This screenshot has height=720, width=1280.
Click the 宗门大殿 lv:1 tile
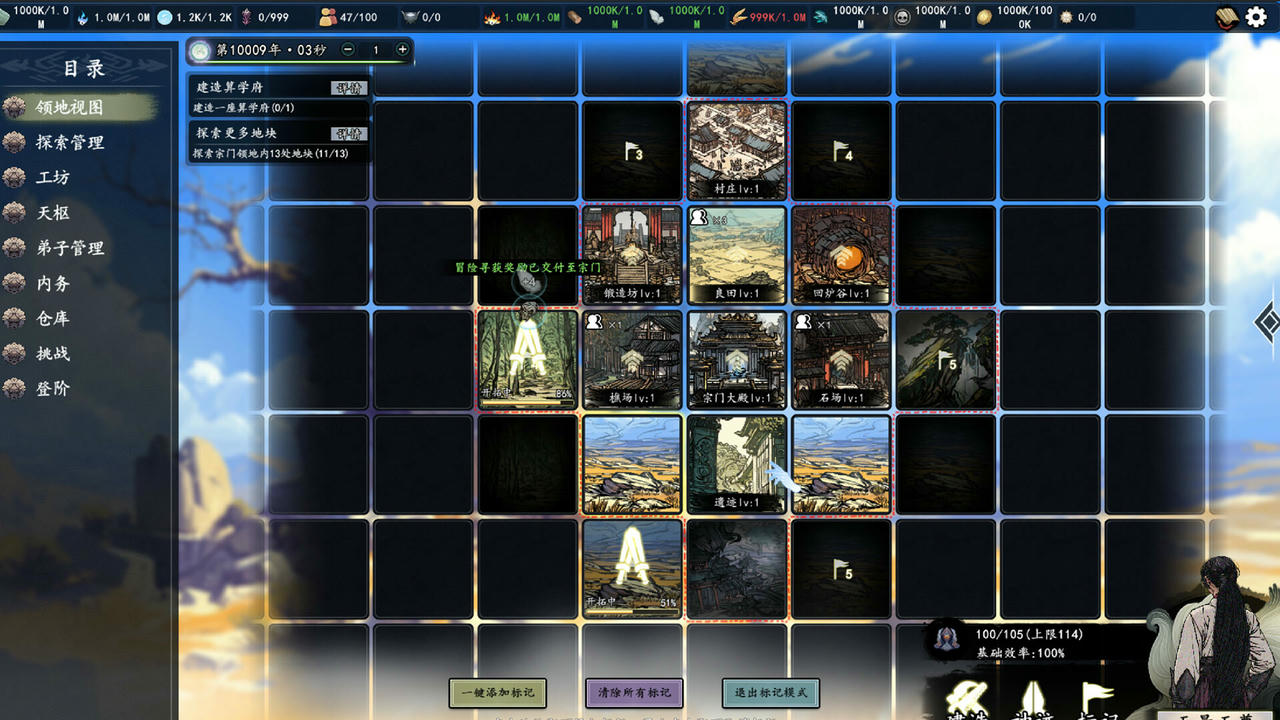(736, 360)
